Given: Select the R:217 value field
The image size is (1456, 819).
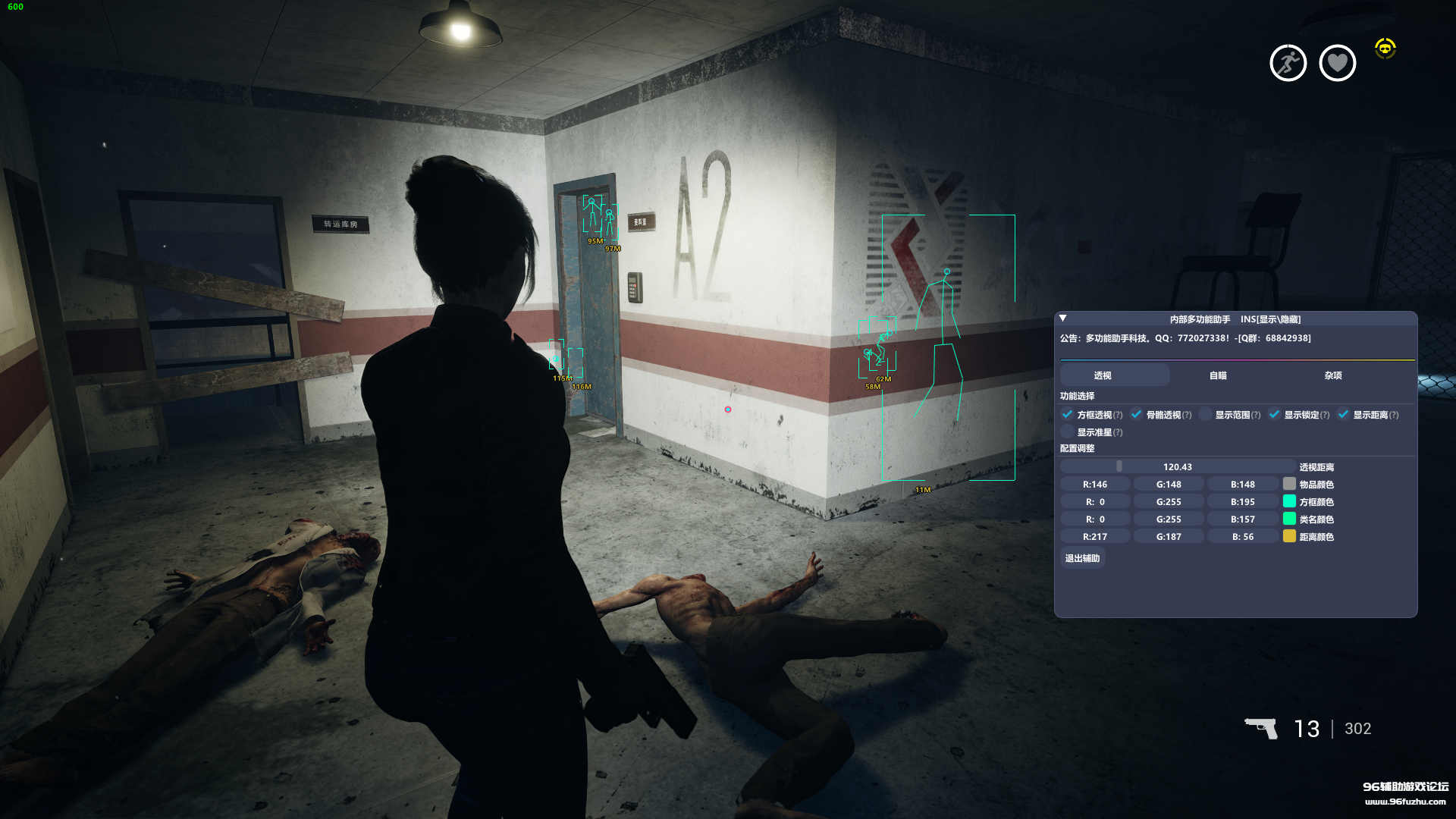Looking at the screenshot, I should click(x=1095, y=537).
